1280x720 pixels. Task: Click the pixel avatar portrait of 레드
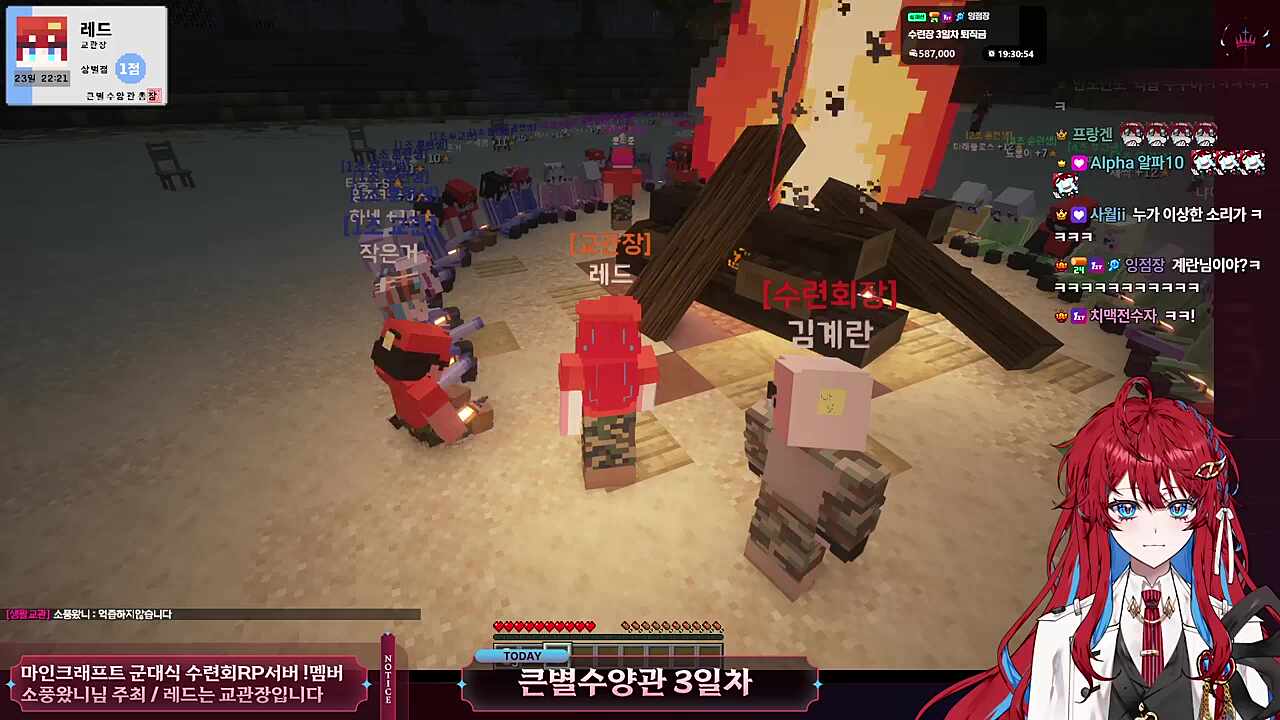coord(42,40)
